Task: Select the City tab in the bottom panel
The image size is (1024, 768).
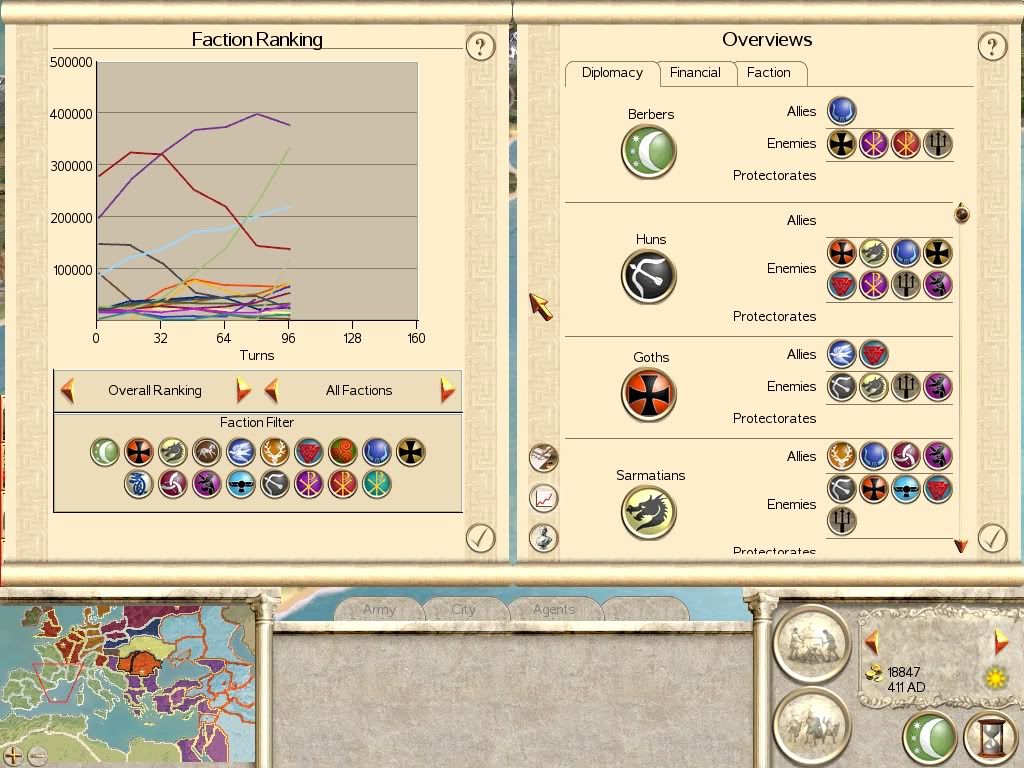Action: (x=463, y=609)
